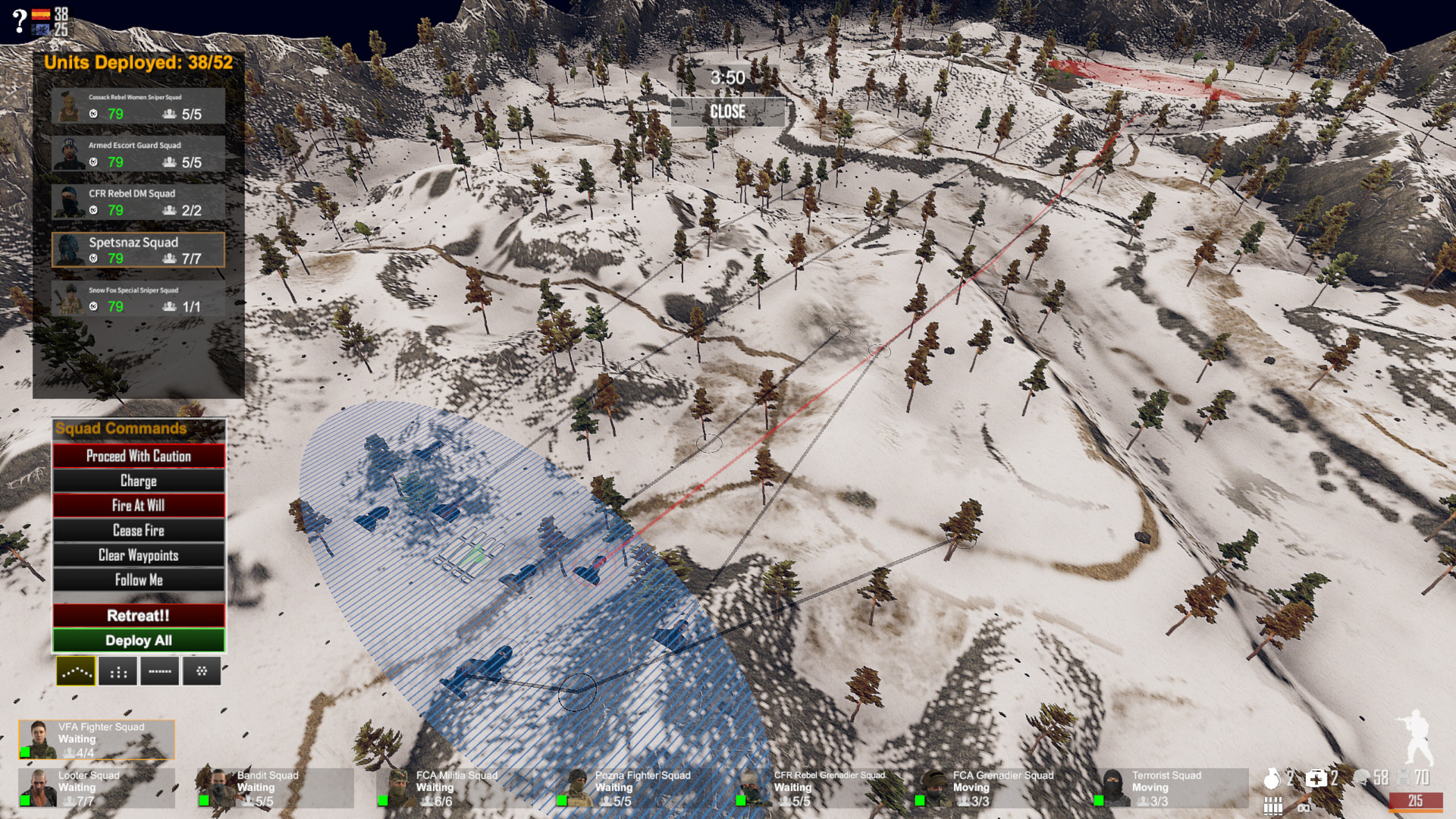Image resolution: width=1456 pixels, height=819 pixels.
Task: Click the grenade icon in the bottom-right HUD
Action: pyautogui.click(x=1272, y=777)
